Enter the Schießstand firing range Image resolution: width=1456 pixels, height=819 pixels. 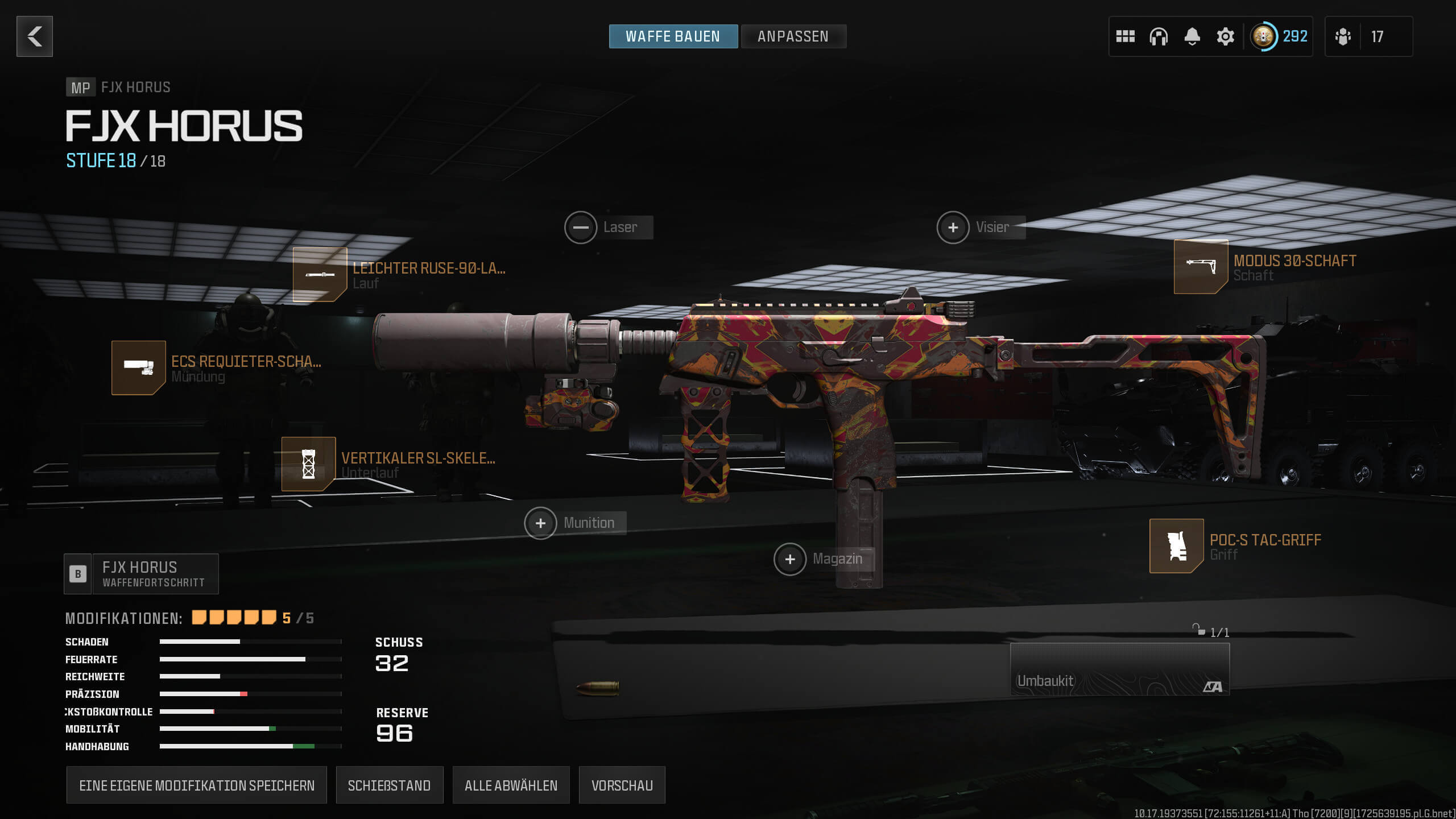[389, 785]
